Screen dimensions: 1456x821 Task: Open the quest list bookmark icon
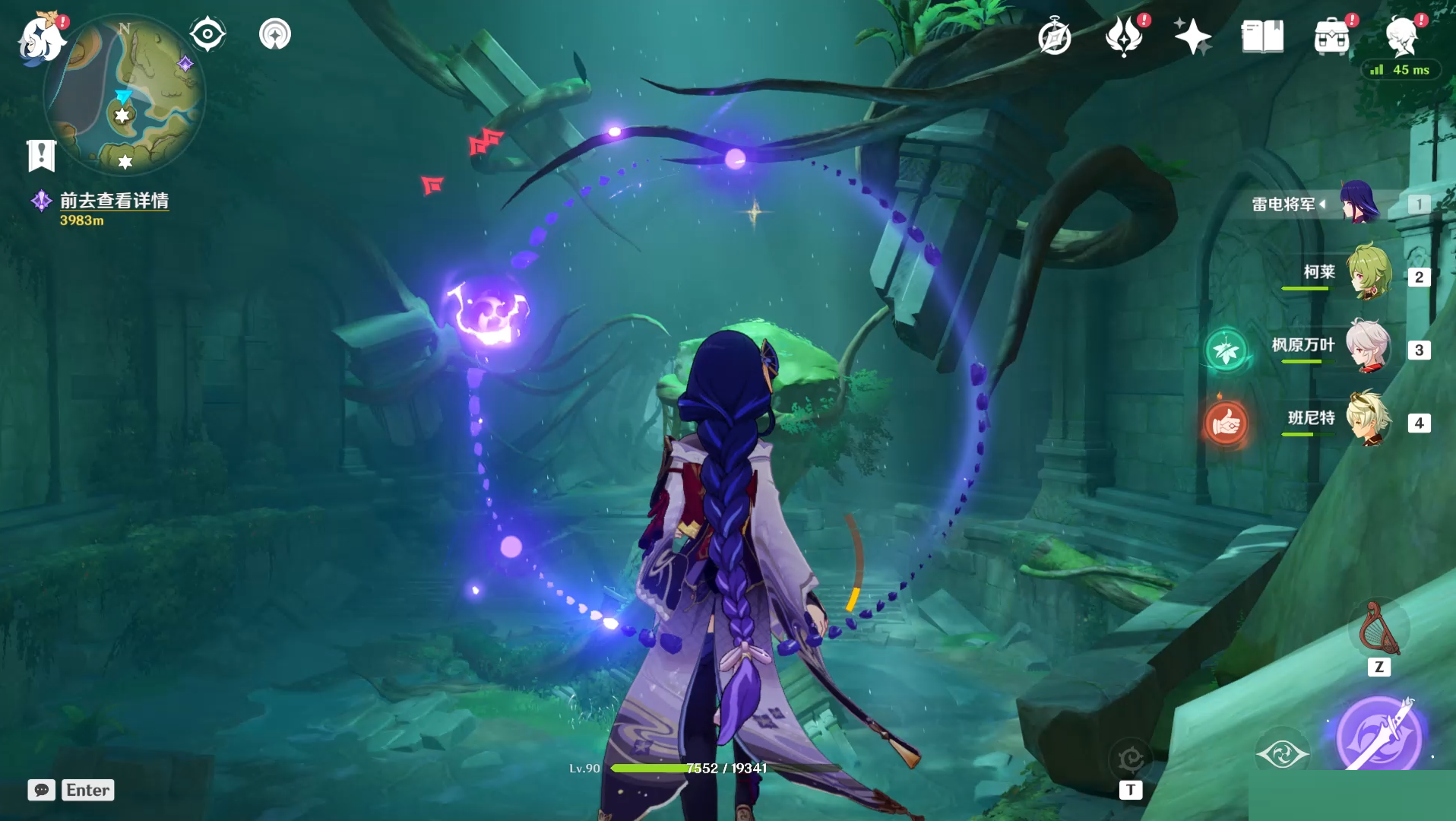click(x=41, y=155)
